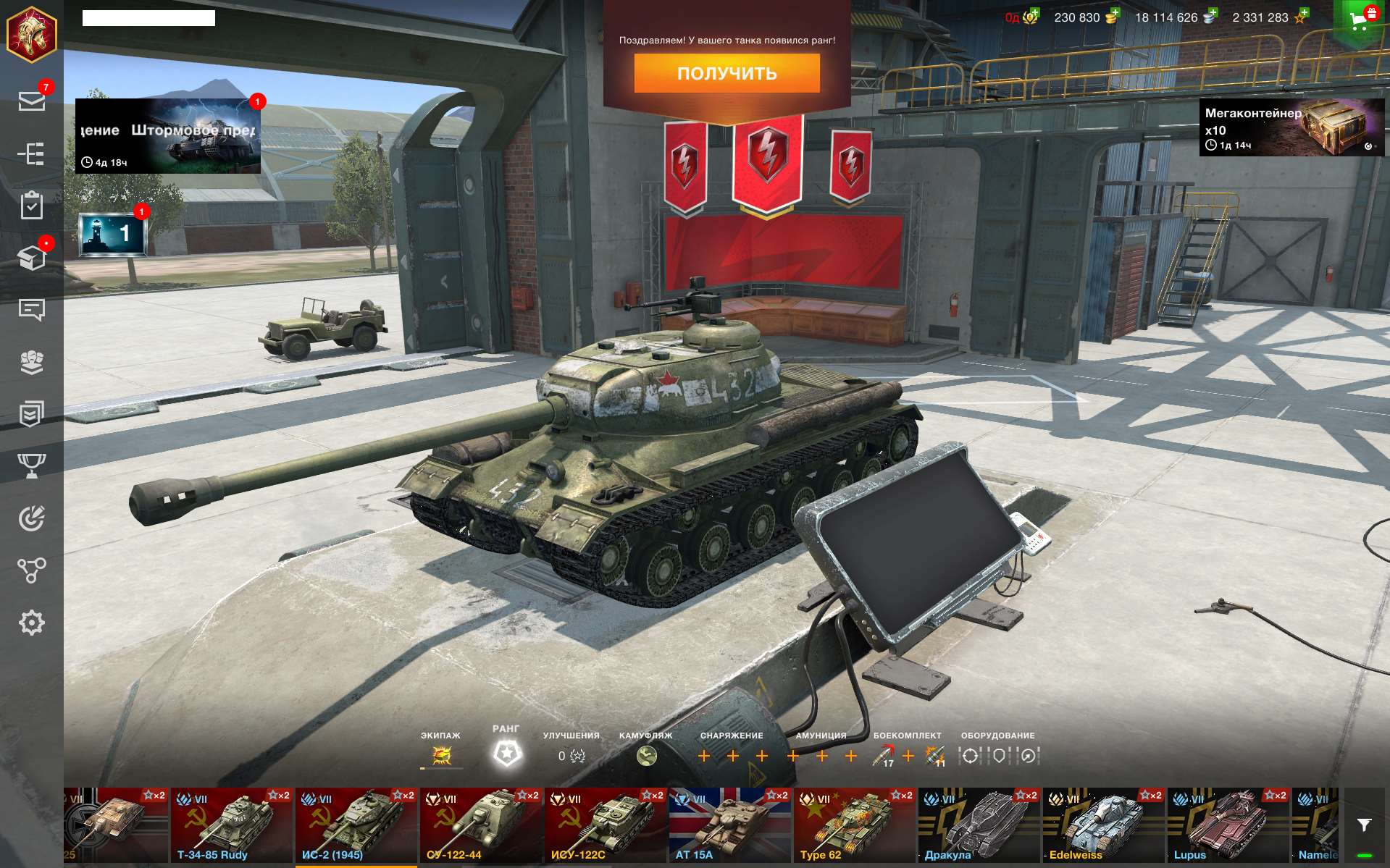The image size is (1390, 868).
Task: Open the tech tree from the sidebar
Action: pyautogui.click(x=32, y=154)
